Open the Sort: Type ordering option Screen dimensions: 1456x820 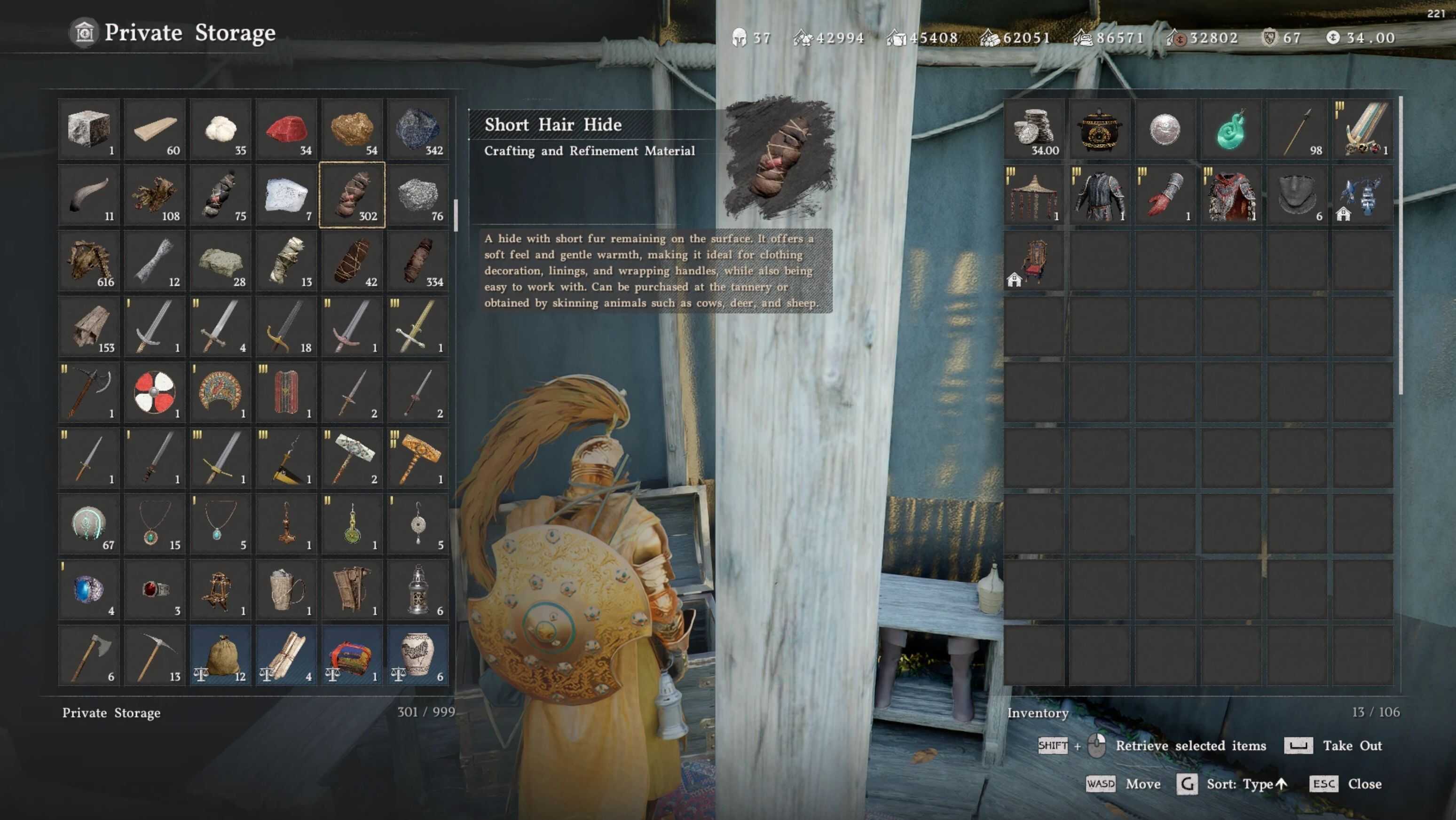[1247, 784]
